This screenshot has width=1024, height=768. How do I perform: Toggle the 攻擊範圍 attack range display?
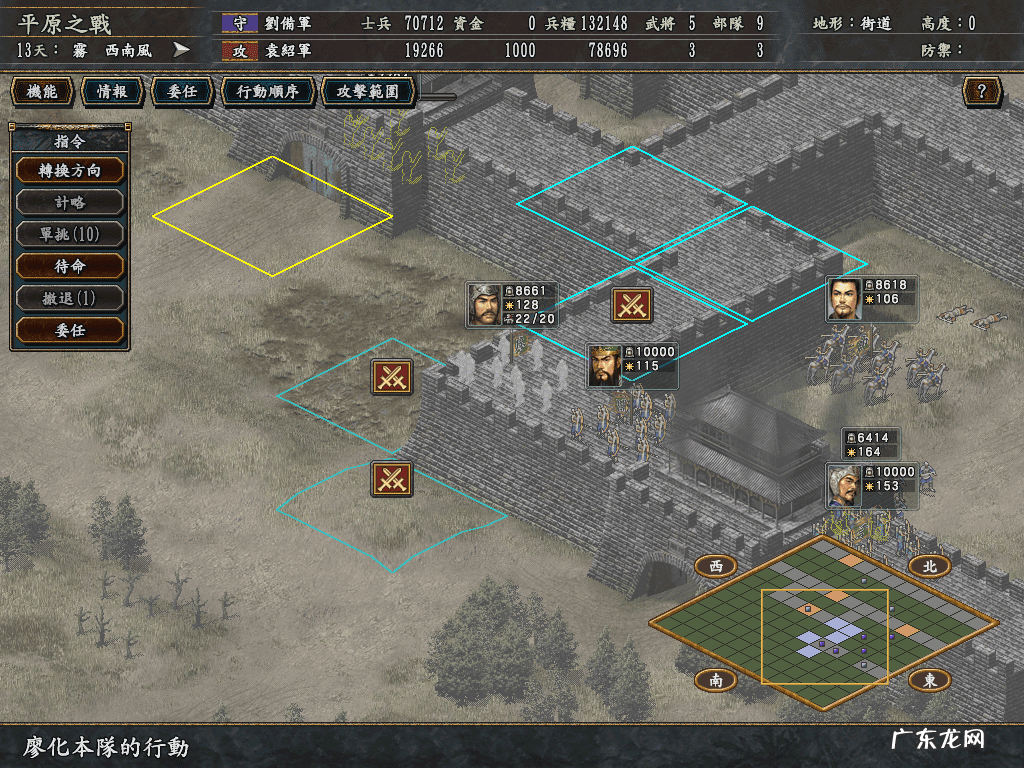[x=368, y=92]
